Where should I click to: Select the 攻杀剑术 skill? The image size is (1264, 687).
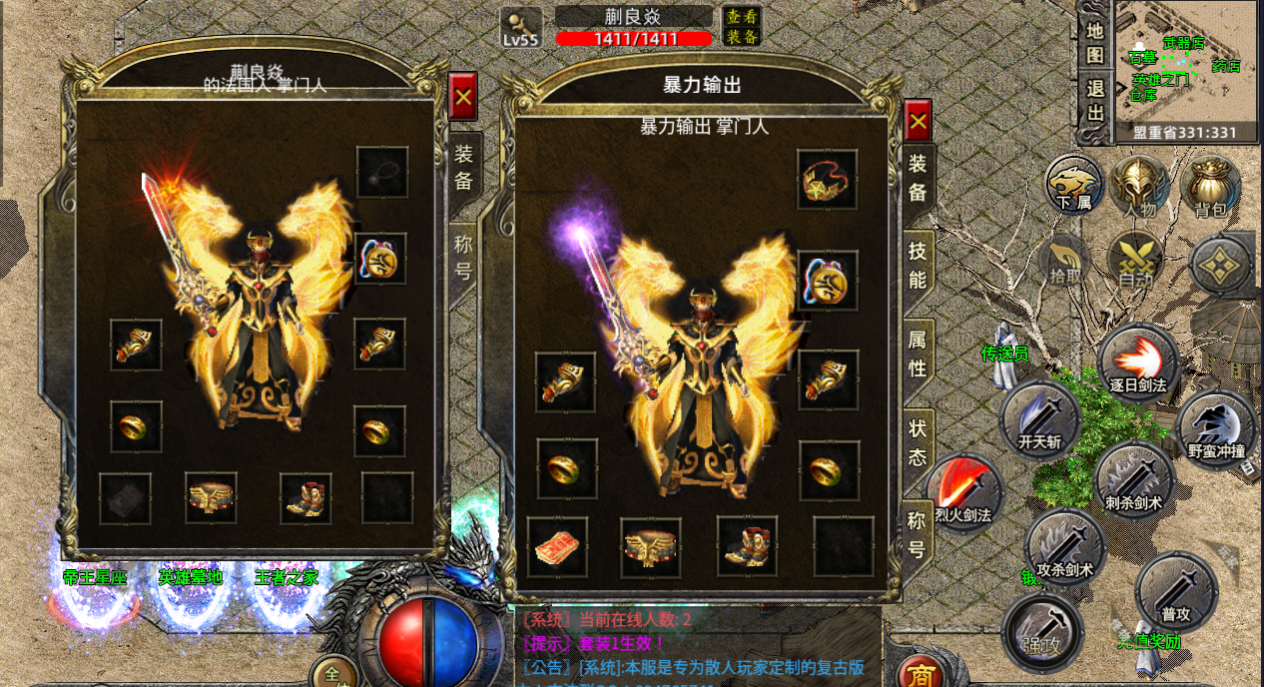tap(1064, 547)
